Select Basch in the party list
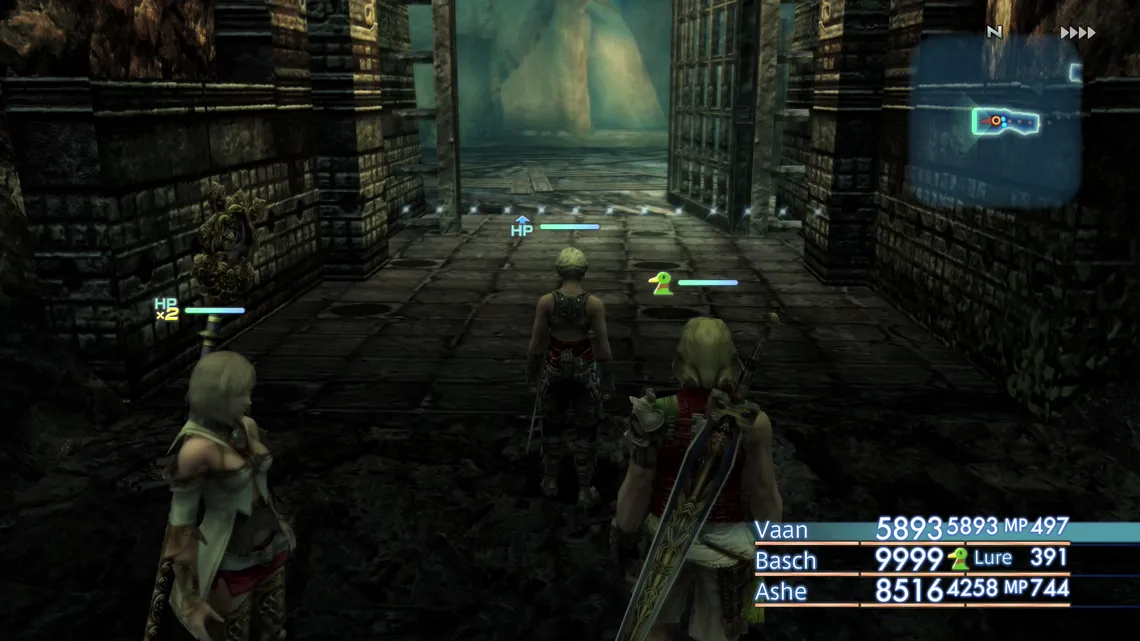The width and height of the screenshot is (1140, 641). coord(786,560)
